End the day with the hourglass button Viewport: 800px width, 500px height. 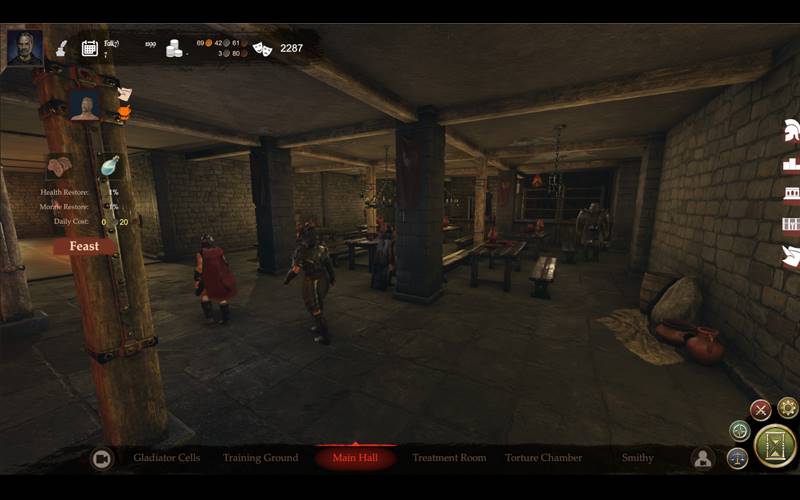coord(775,446)
